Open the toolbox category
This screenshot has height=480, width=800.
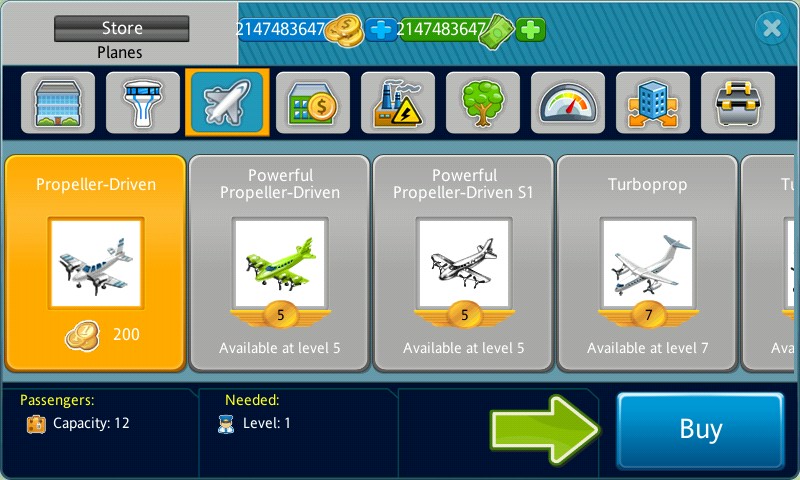pos(738,103)
